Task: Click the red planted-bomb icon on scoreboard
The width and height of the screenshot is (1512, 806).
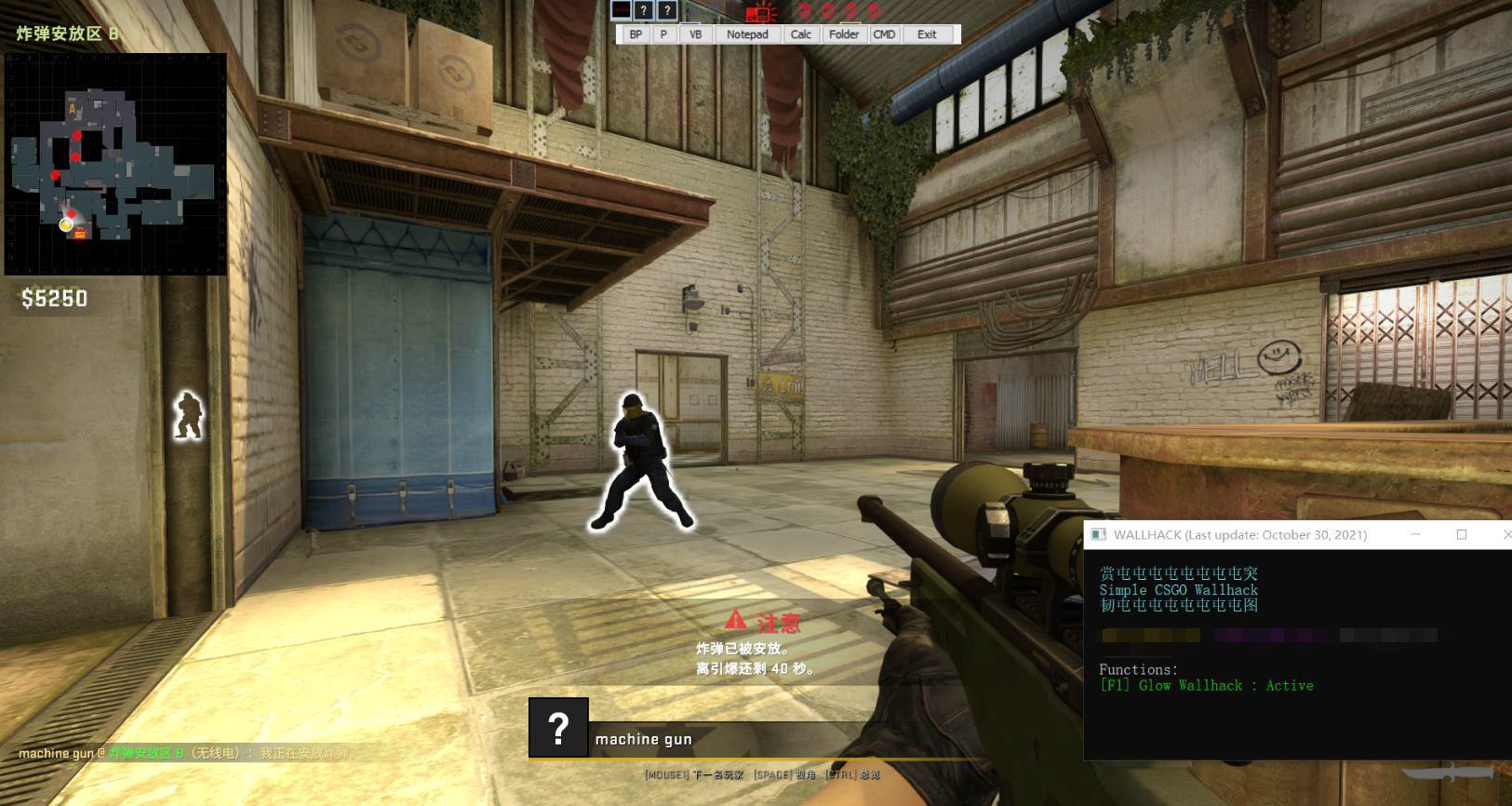Action: pyautogui.click(x=761, y=13)
